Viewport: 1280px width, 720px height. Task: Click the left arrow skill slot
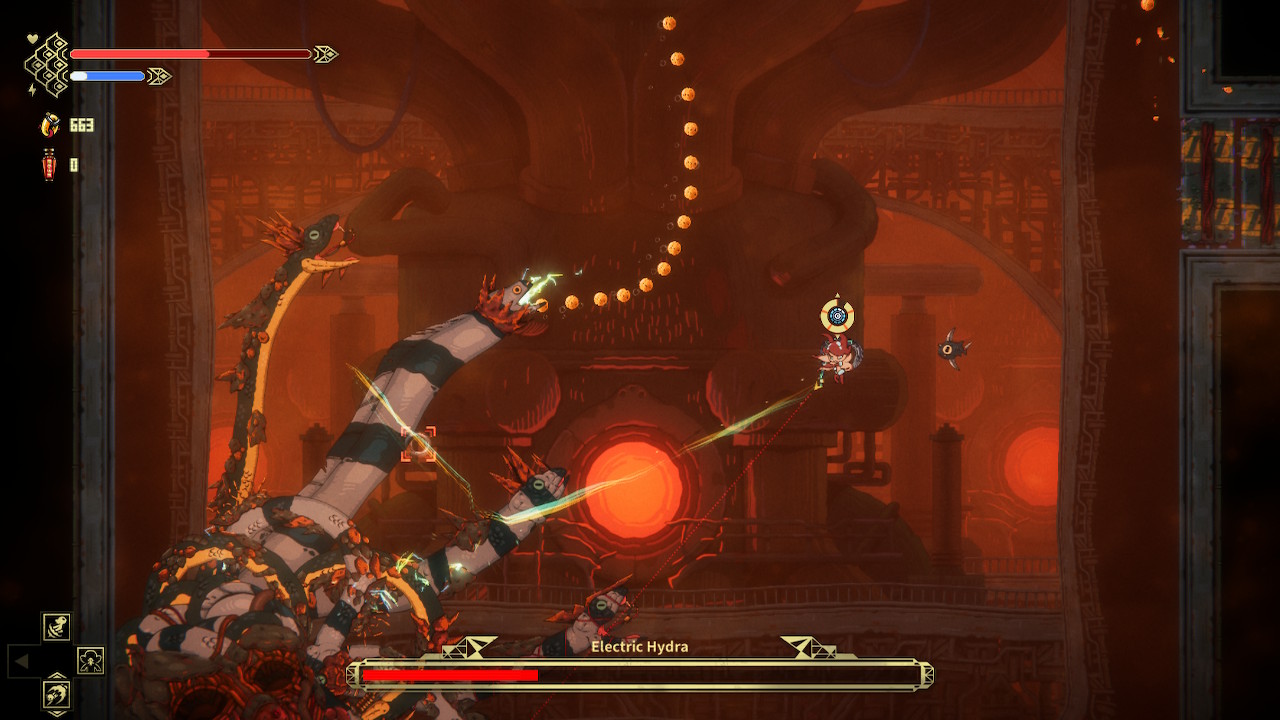[23, 660]
